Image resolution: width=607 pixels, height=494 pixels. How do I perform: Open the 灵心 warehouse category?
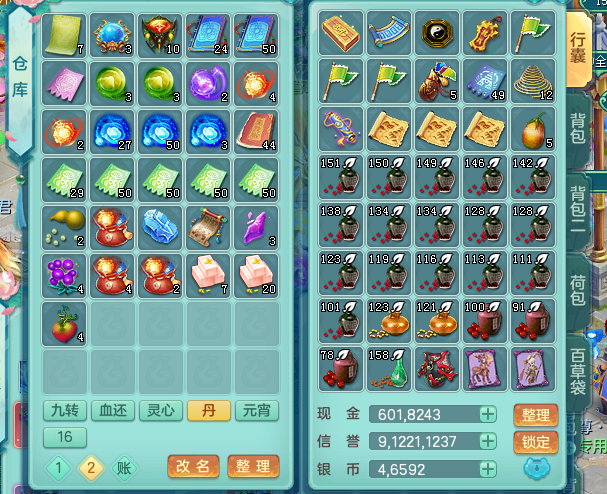tap(159, 410)
